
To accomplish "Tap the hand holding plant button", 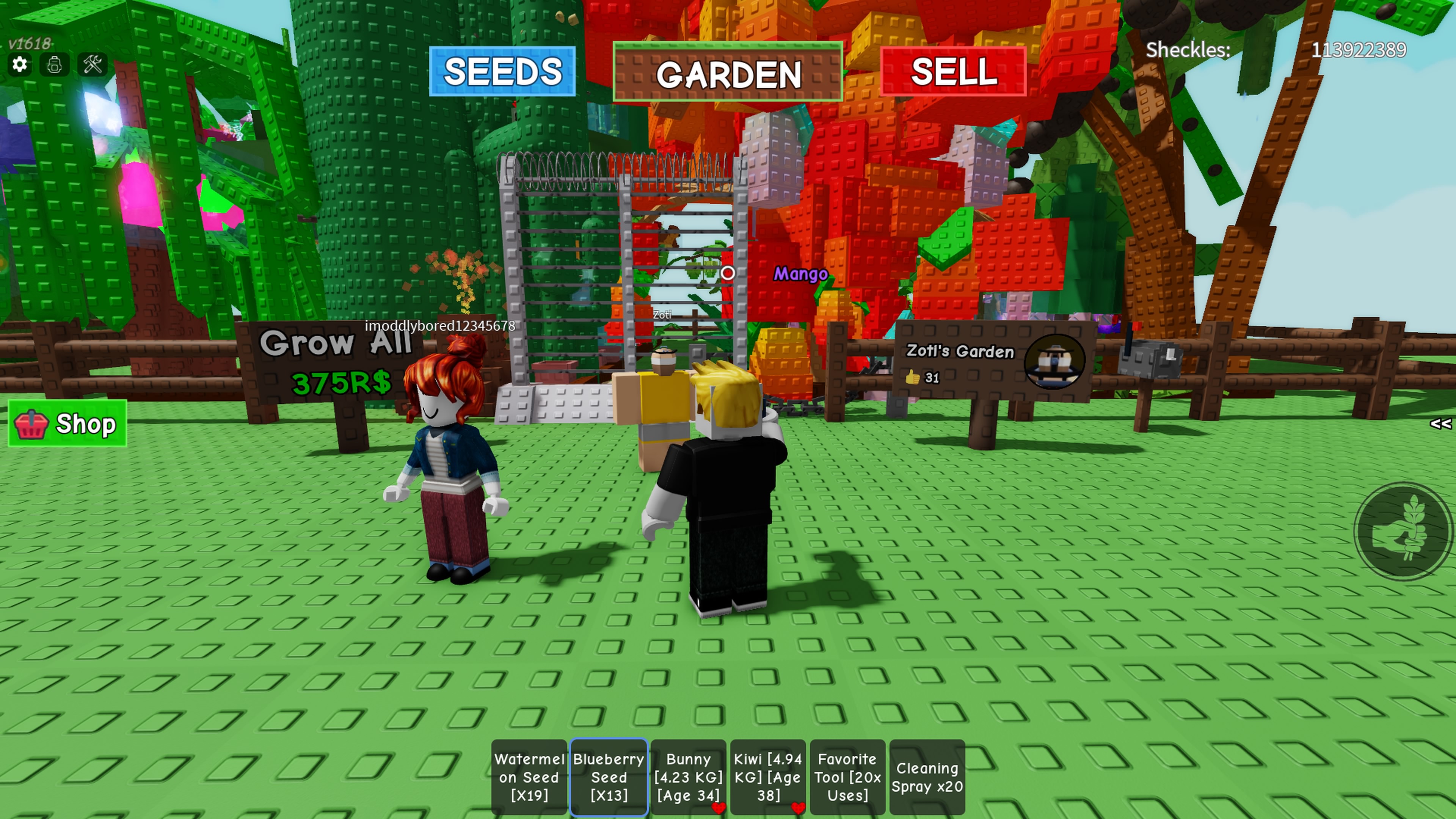I will pyautogui.click(x=1403, y=531).
